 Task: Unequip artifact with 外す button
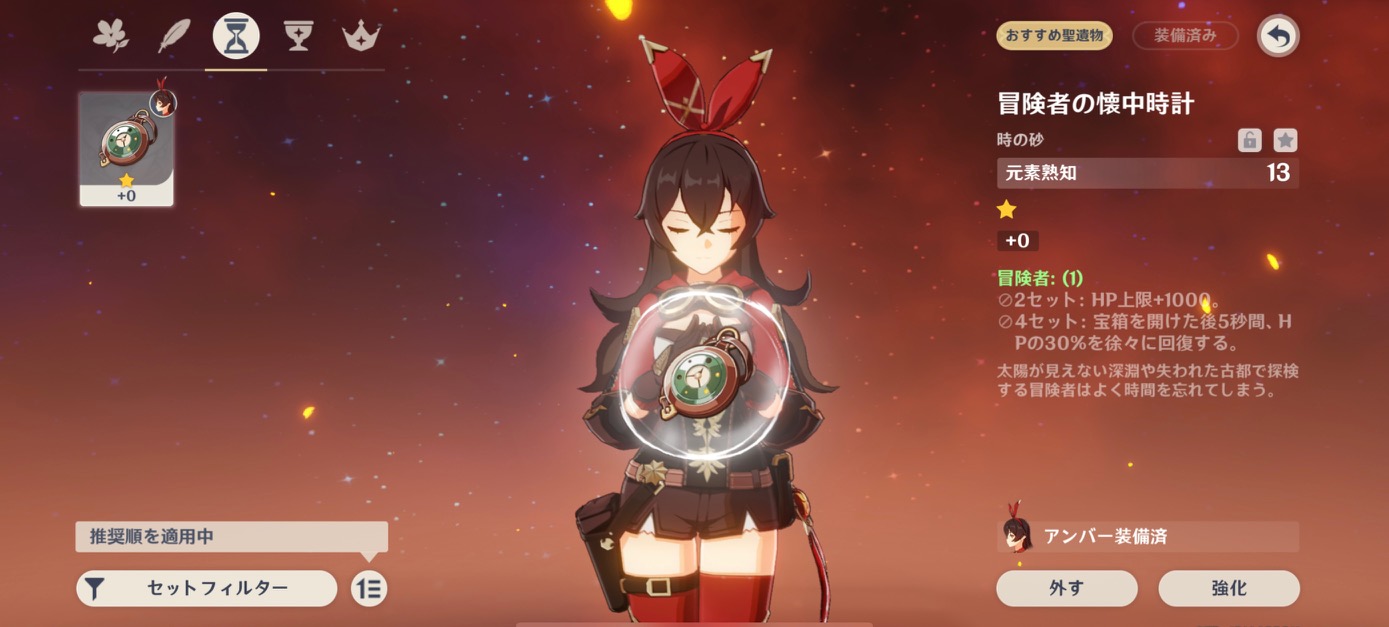pyautogui.click(x=1066, y=588)
